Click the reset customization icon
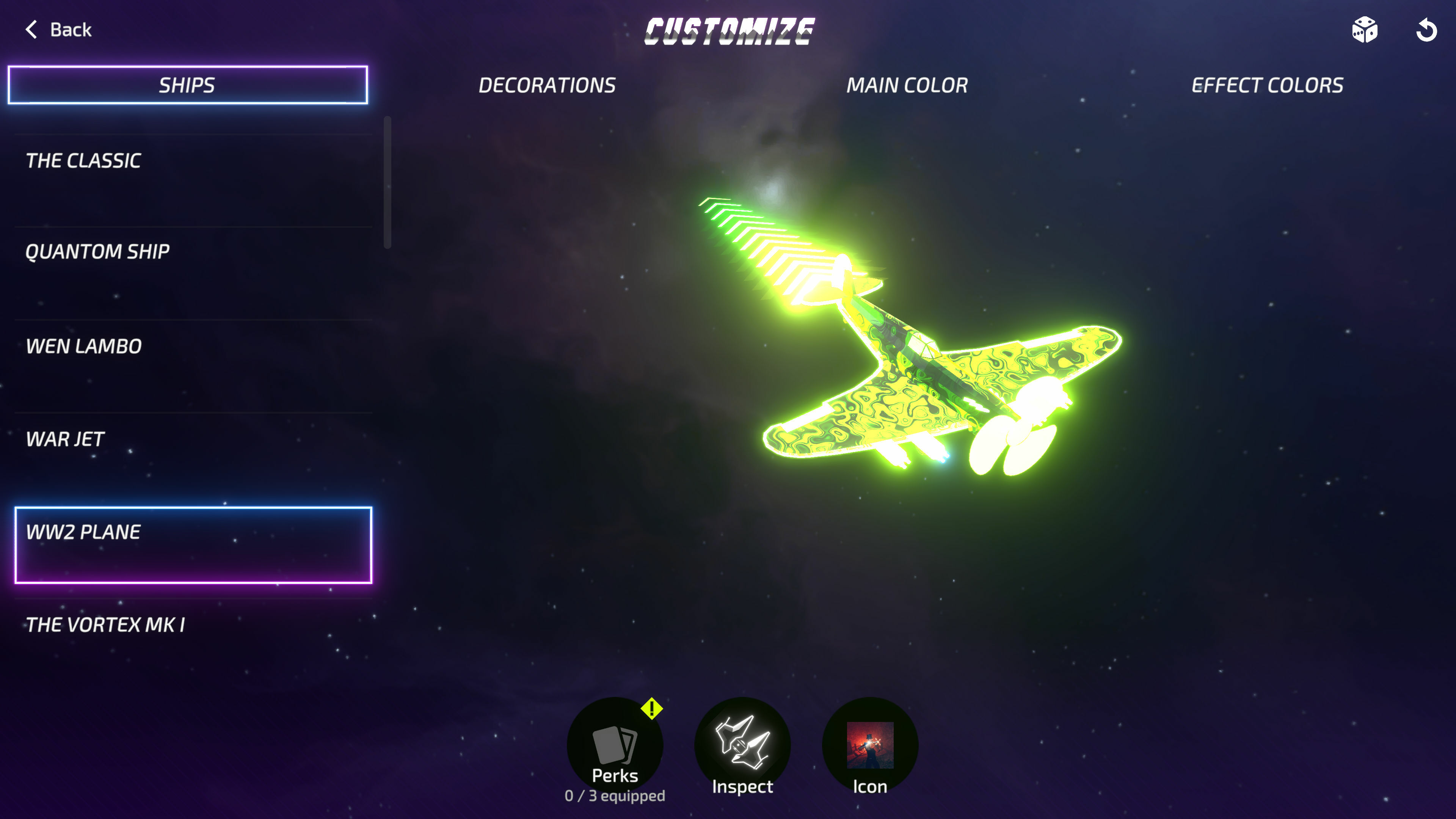 (x=1427, y=31)
